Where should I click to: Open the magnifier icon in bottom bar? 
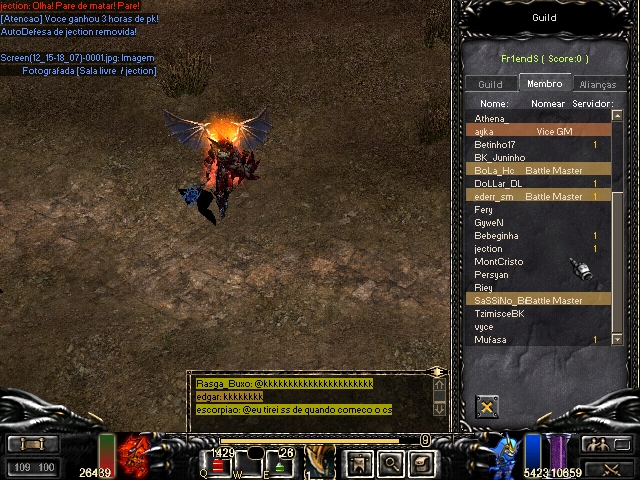point(390,463)
